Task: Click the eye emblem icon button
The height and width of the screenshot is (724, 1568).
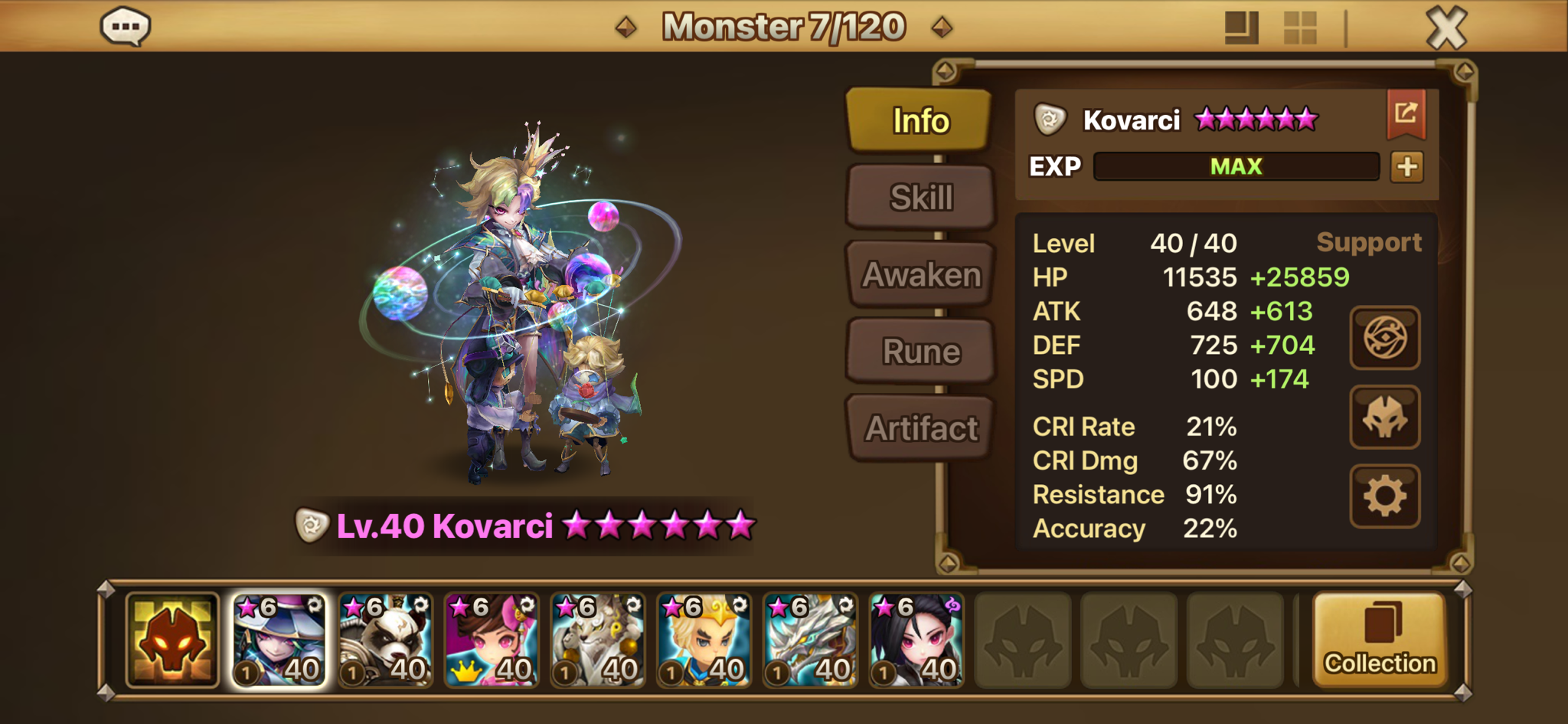Action: click(1384, 338)
